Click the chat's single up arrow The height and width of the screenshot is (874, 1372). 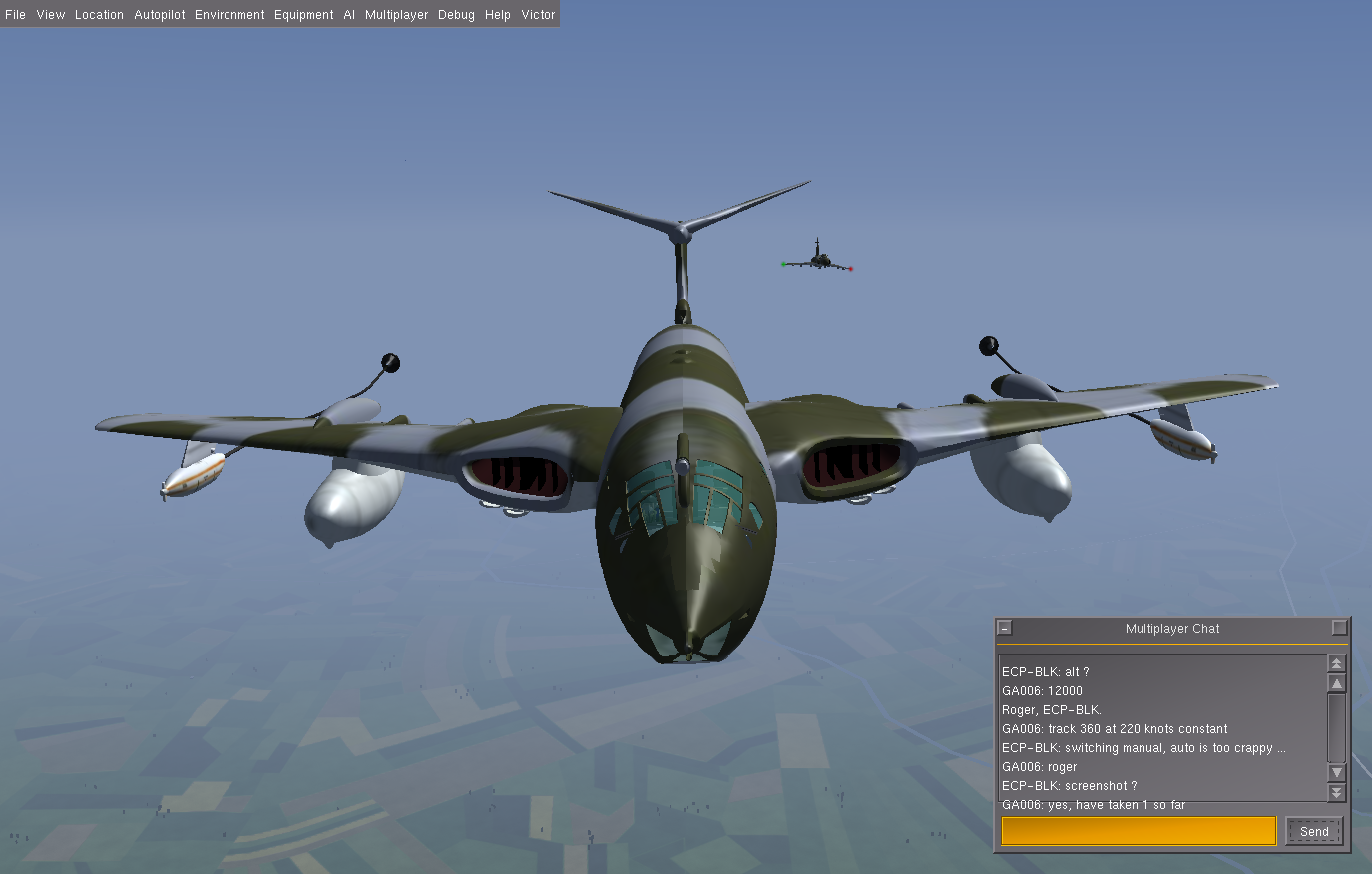pyautogui.click(x=1337, y=683)
